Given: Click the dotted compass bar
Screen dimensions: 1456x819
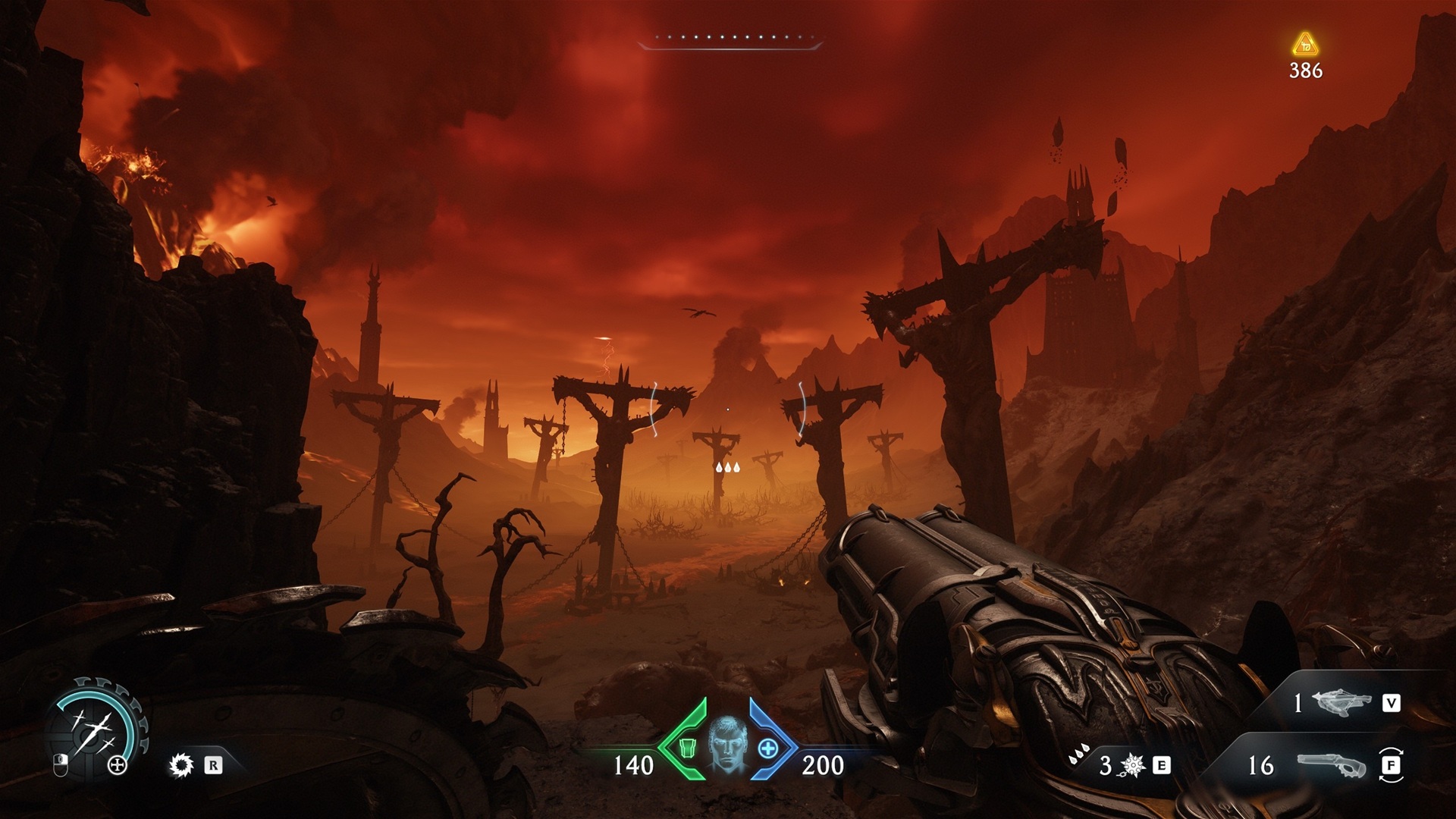Looking at the screenshot, I should (x=730, y=39).
